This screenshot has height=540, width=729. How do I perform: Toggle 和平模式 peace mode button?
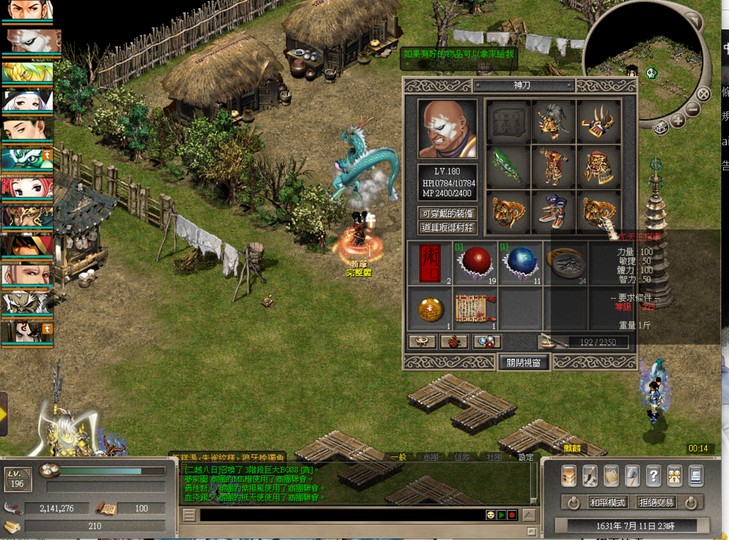click(607, 501)
